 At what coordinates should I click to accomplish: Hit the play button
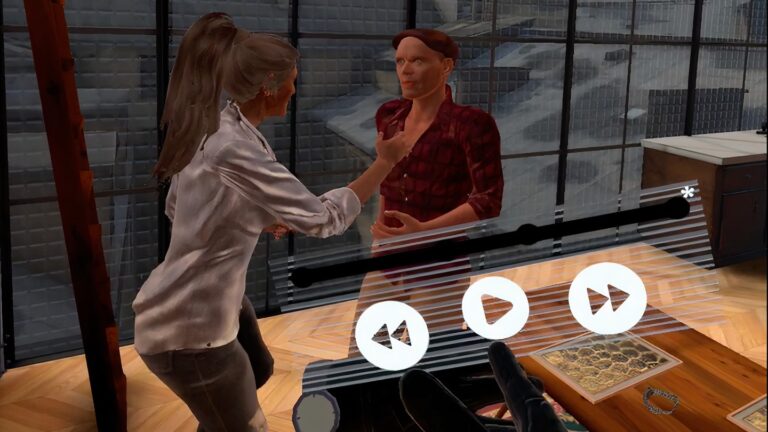pos(495,308)
